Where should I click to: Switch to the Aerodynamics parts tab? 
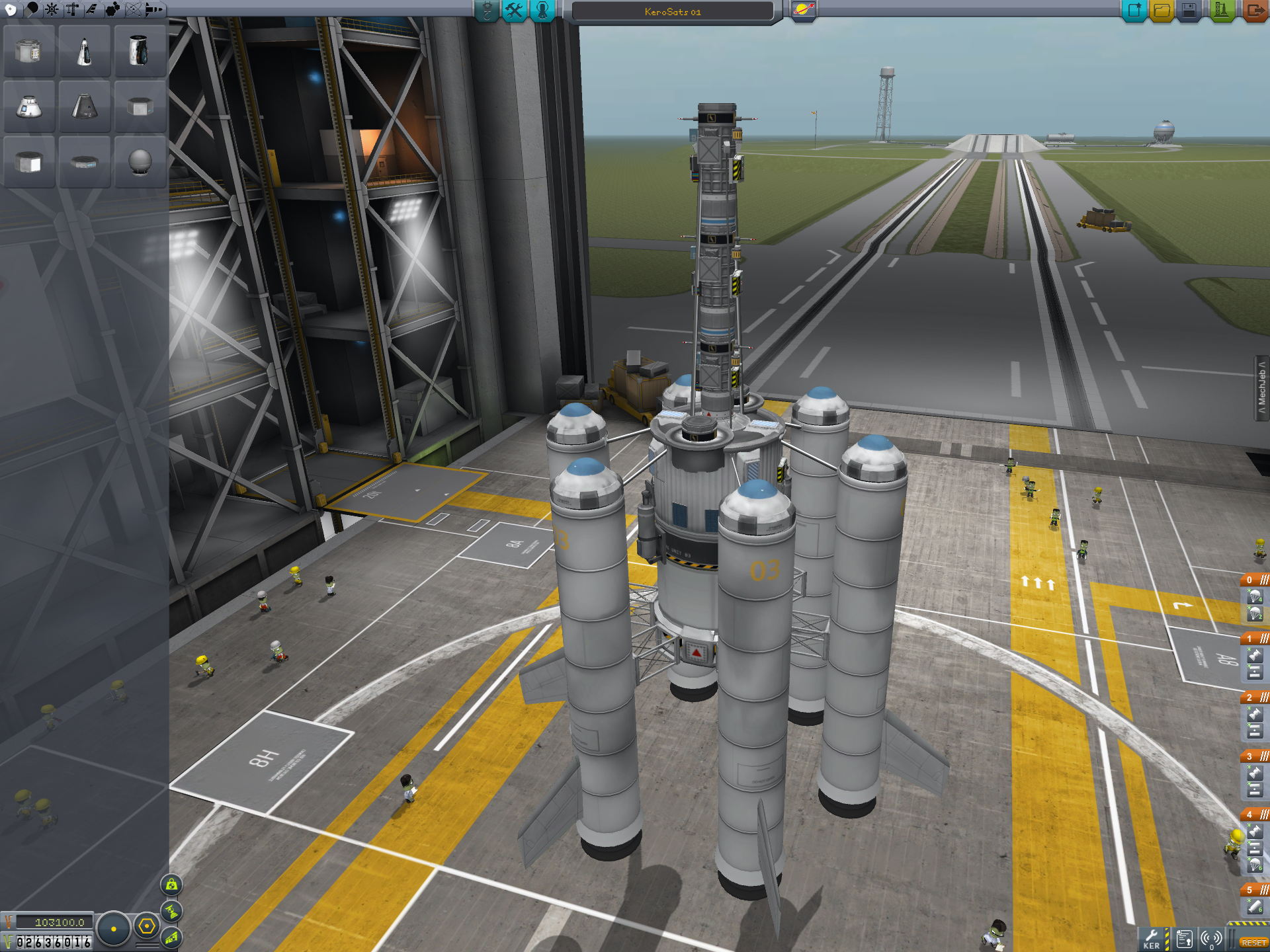(91, 9)
